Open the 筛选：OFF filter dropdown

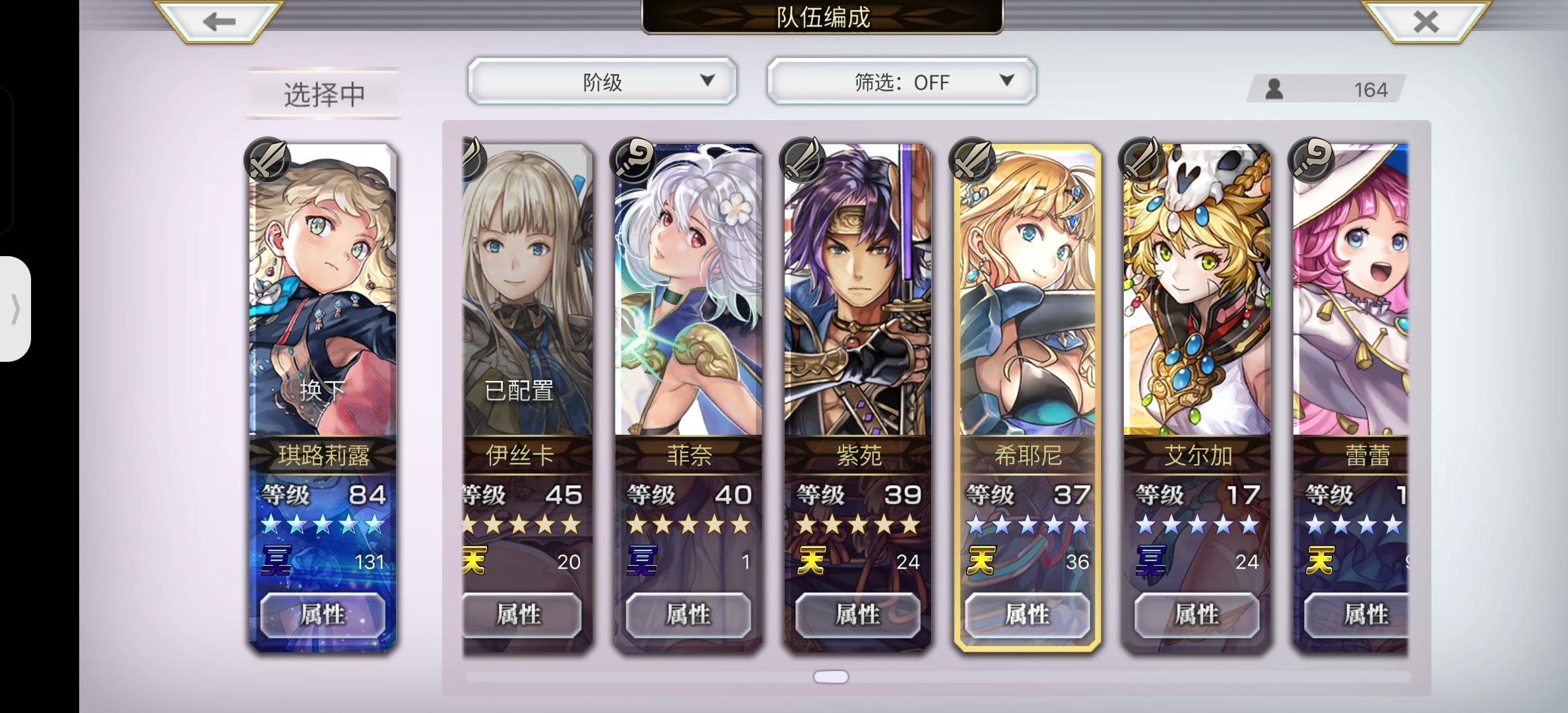[x=901, y=81]
